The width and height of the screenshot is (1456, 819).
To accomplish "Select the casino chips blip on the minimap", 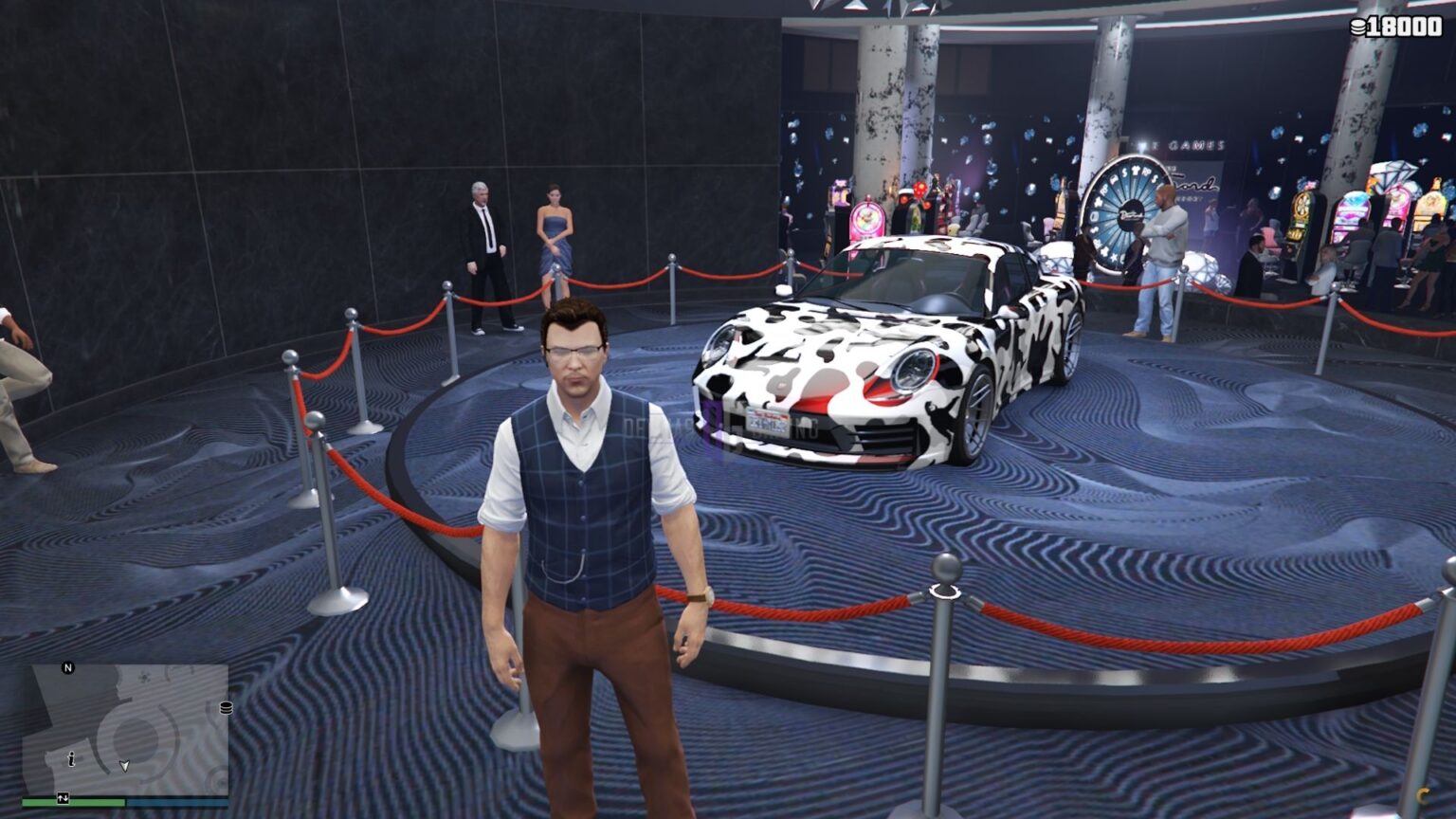I will click(227, 708).
